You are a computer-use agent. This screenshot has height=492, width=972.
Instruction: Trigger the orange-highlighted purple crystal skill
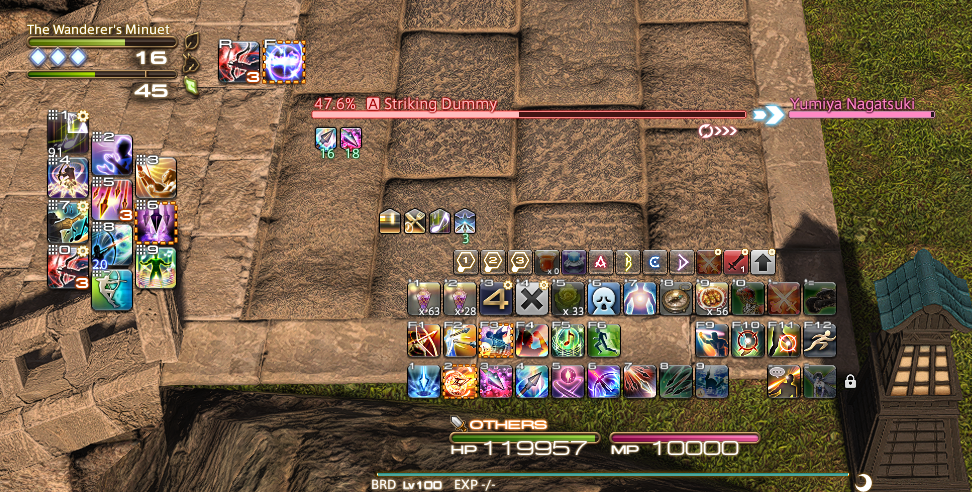[x=156, y=222]
